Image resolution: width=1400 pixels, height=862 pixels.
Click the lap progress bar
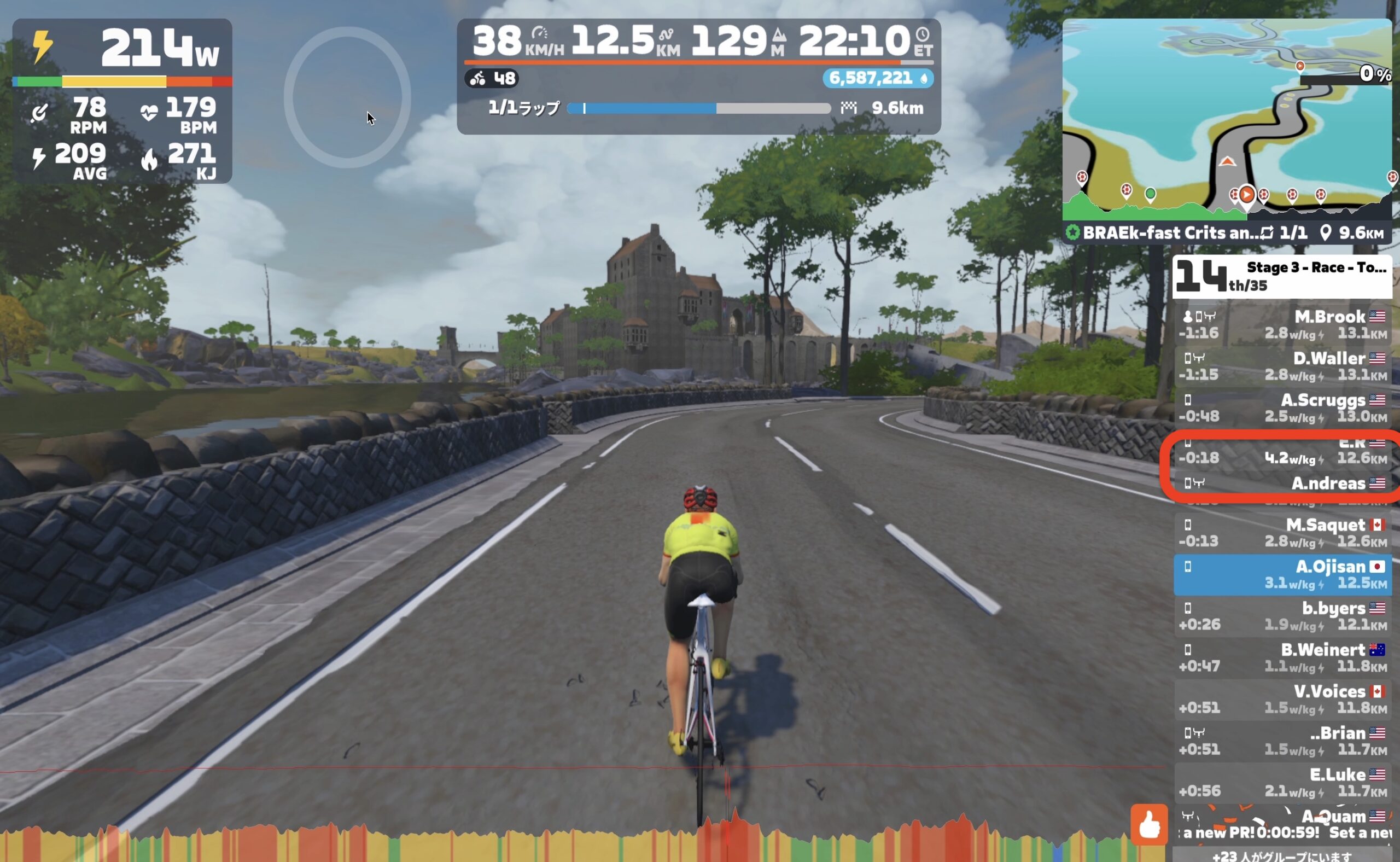coord(699,108)
